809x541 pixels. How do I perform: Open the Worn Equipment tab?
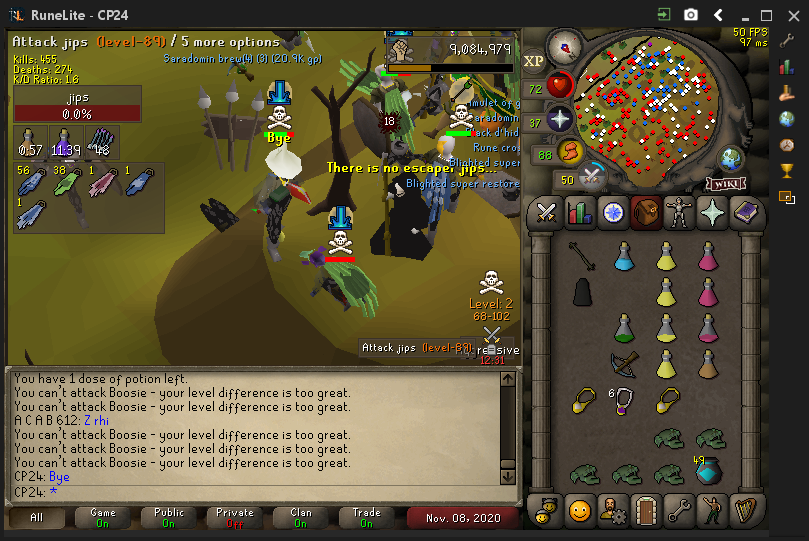click(678, 213)
